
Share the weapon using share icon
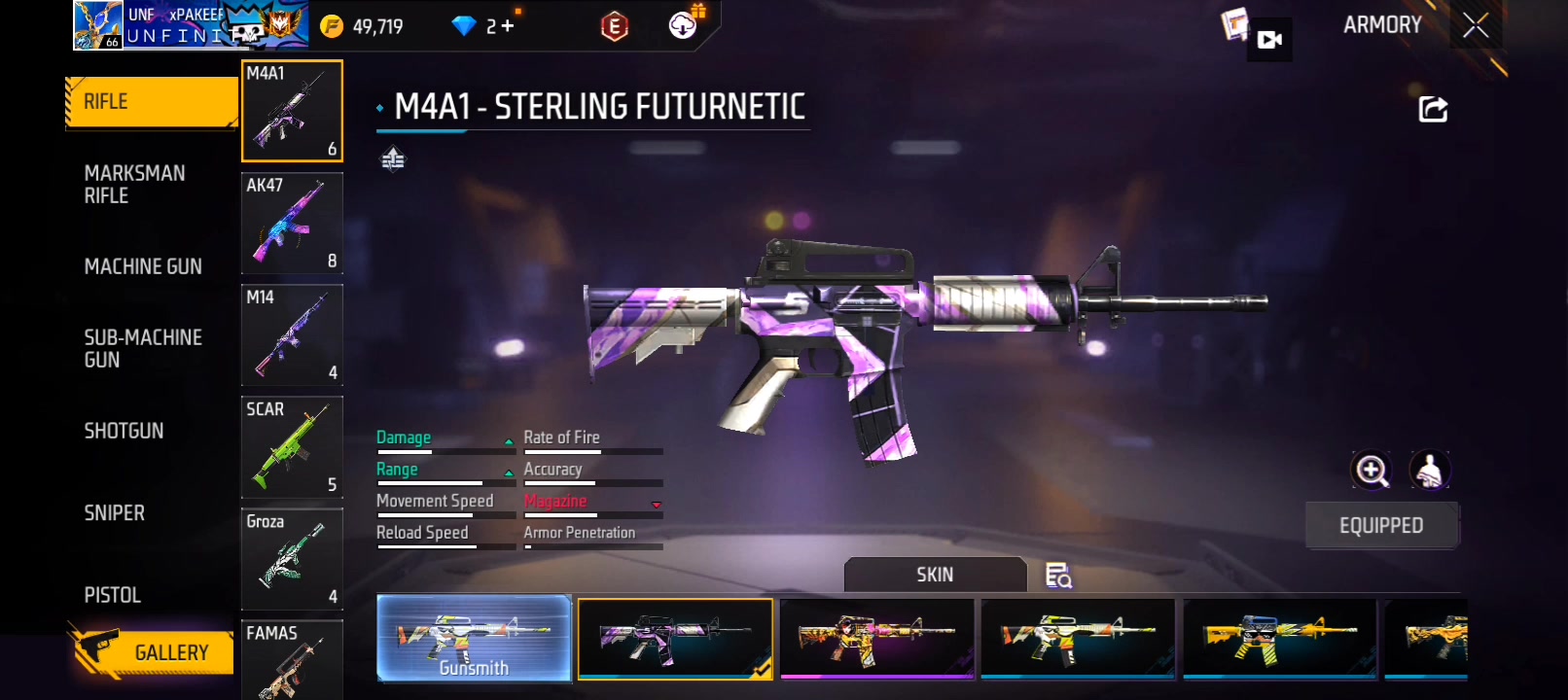[1433, 109]
